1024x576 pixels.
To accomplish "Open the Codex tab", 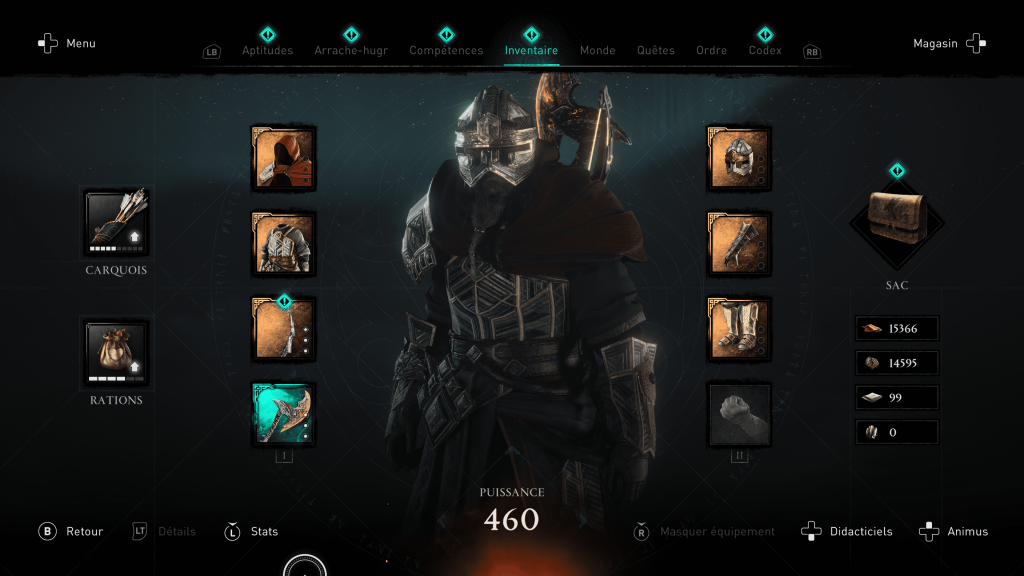I will pyautogui.click(x=765, y=50).
